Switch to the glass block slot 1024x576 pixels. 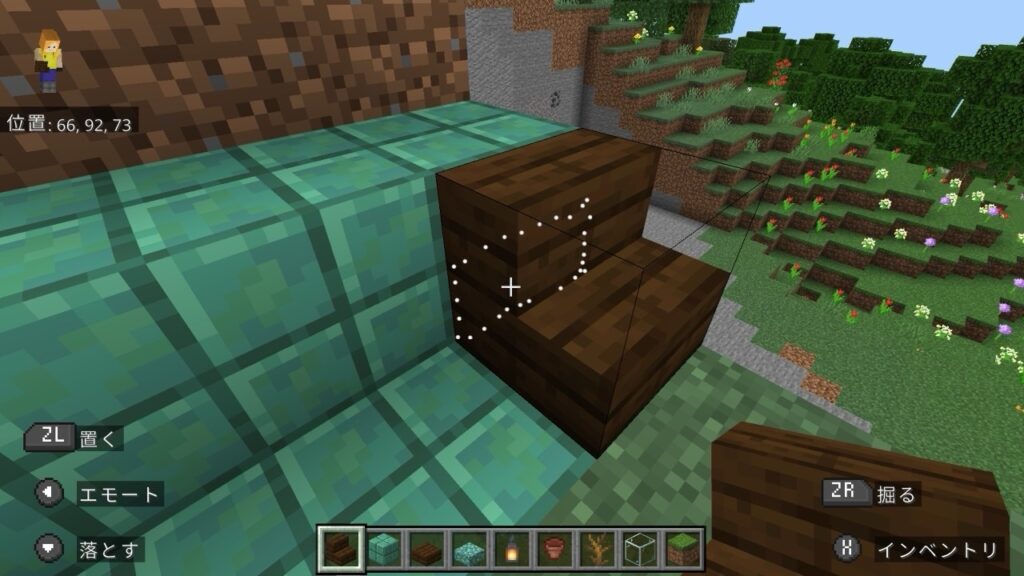tap(641, 548)
